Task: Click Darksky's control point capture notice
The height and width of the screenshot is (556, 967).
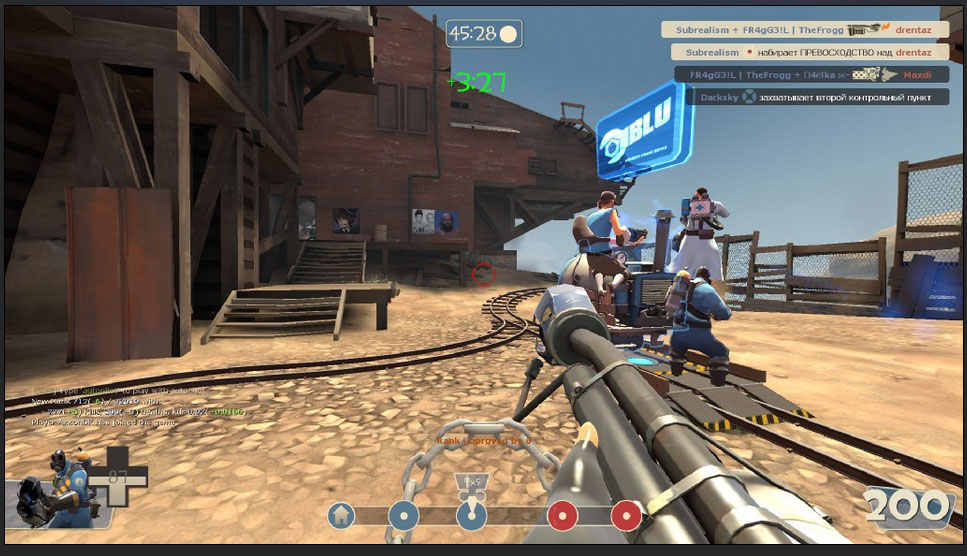Action: pos(815,97)
